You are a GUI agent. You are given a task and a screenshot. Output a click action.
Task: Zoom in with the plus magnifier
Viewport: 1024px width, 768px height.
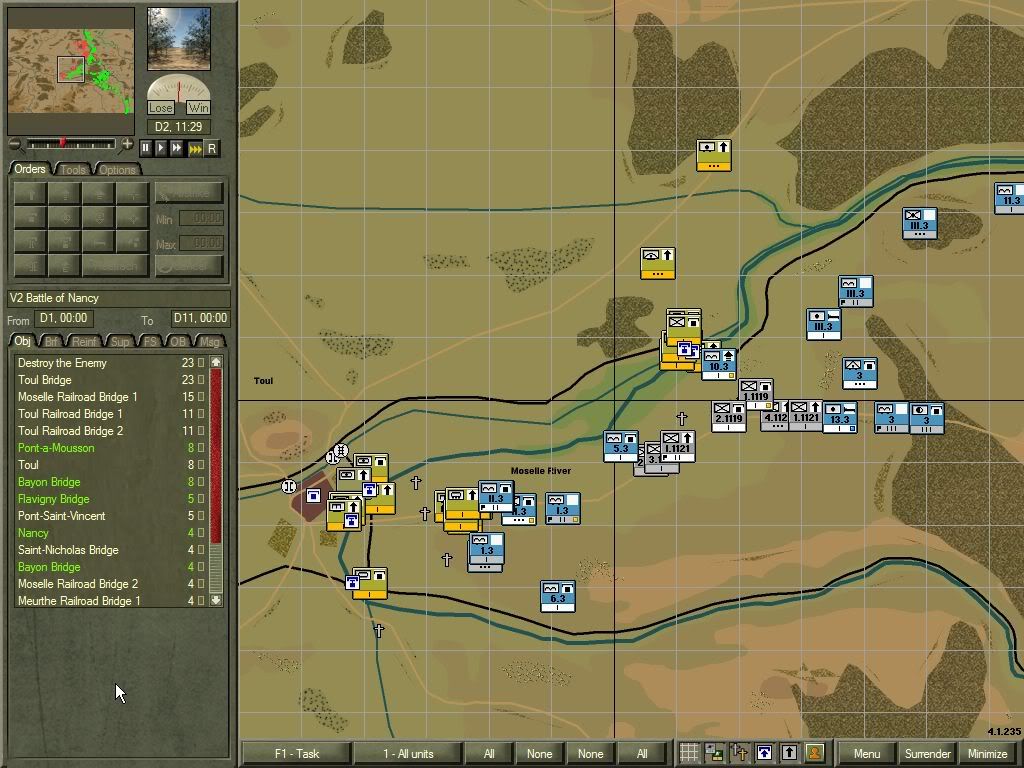click(x=127, y=145)
